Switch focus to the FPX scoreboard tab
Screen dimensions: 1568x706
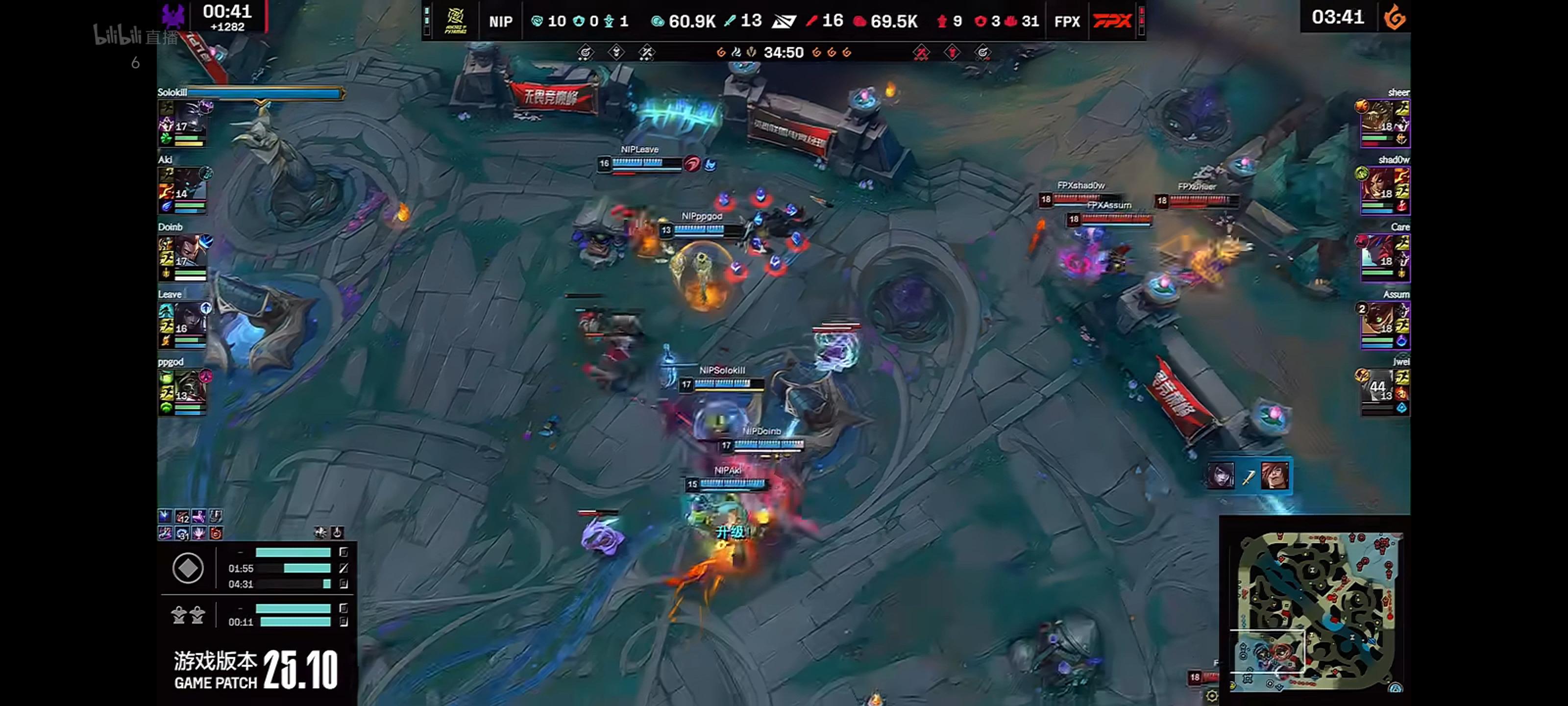[x=1066, y=20]
